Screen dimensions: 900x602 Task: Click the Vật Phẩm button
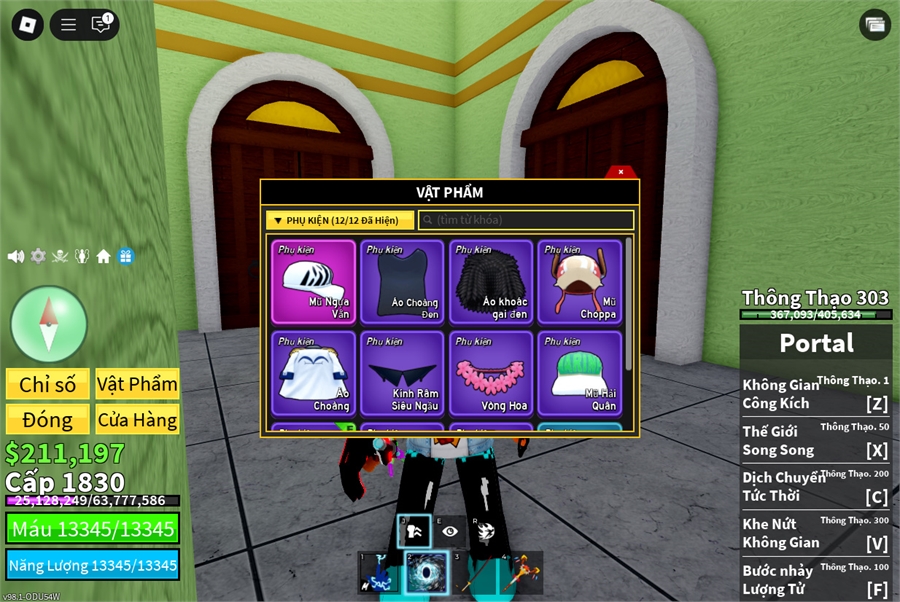pyautogui.click(x=138, y=385)
